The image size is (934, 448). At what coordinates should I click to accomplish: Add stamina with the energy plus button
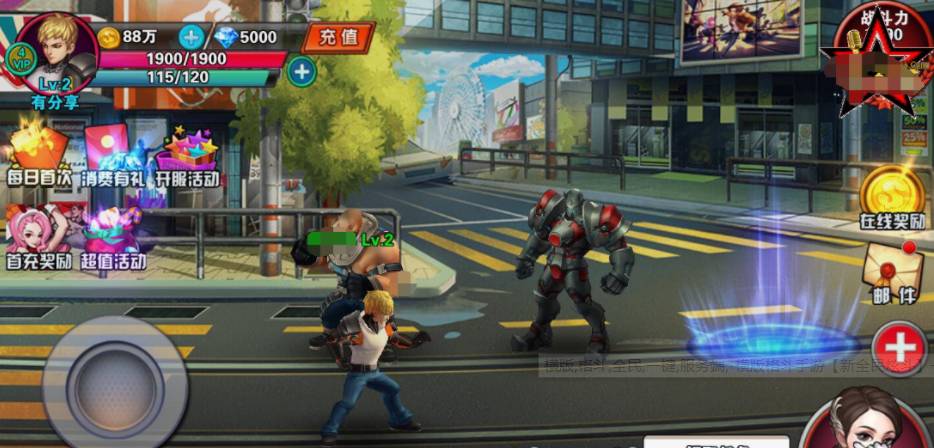(x=301, y=72)
